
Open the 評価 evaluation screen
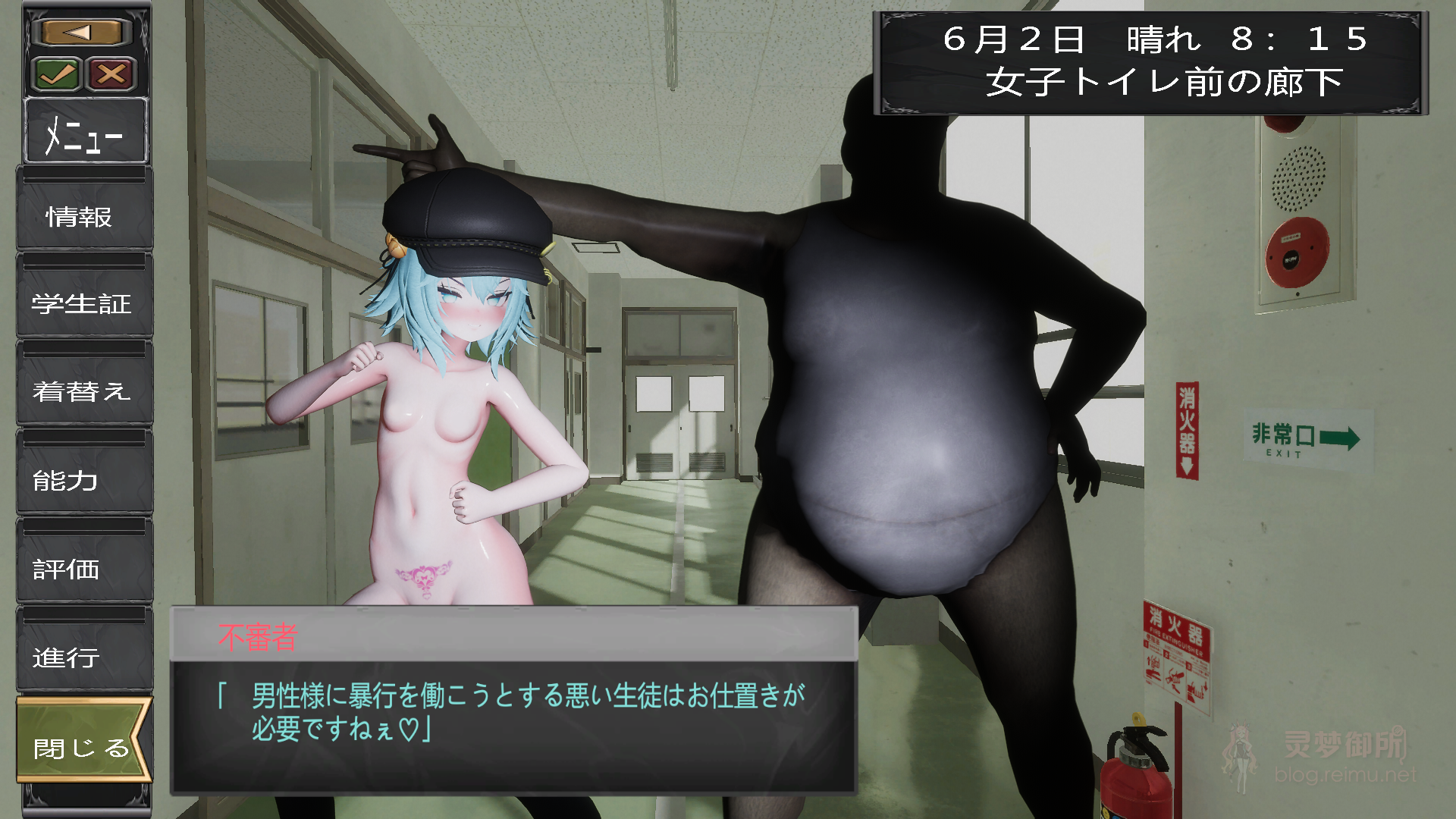64,570
